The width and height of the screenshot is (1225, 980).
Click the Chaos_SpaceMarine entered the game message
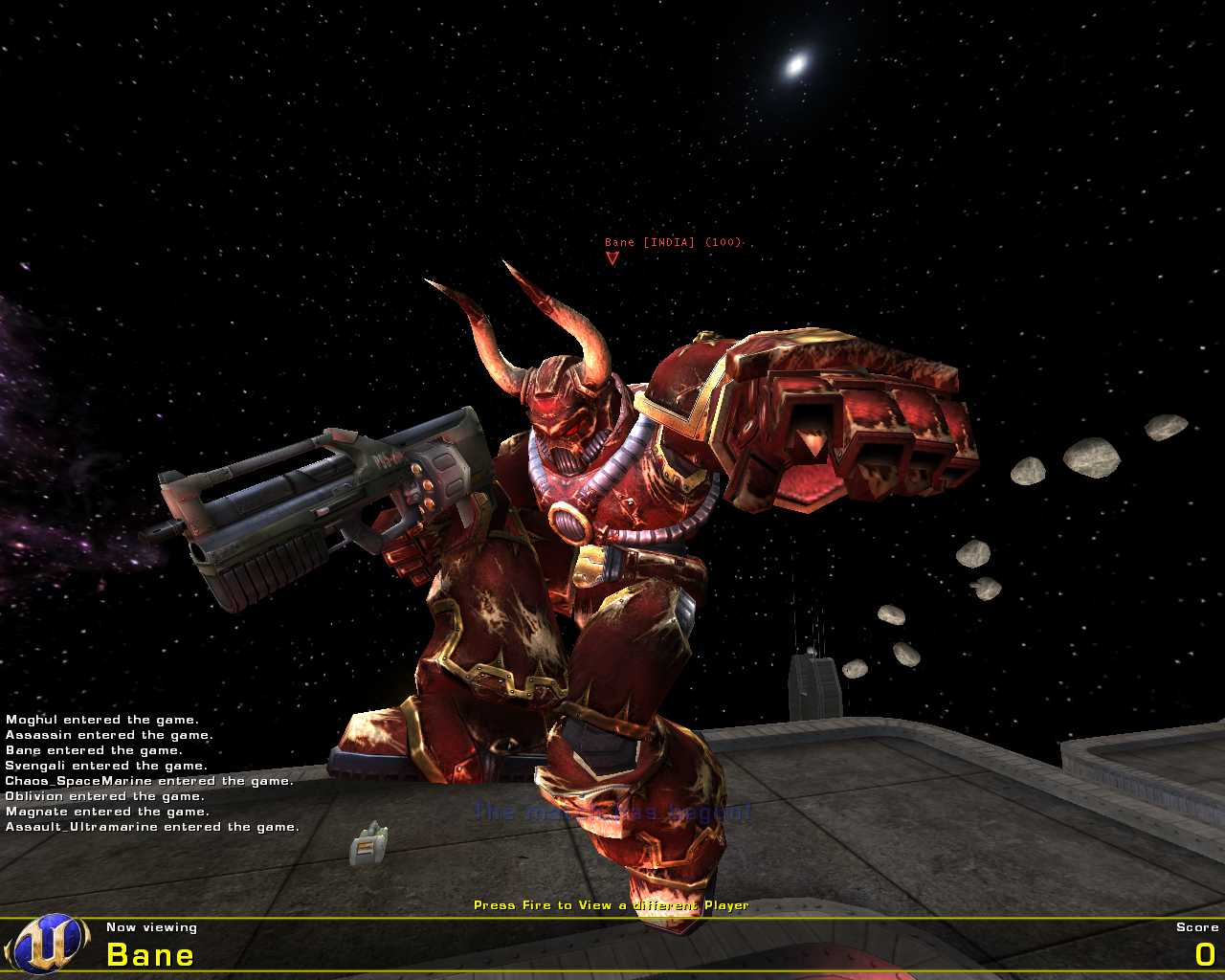[149, 780]
